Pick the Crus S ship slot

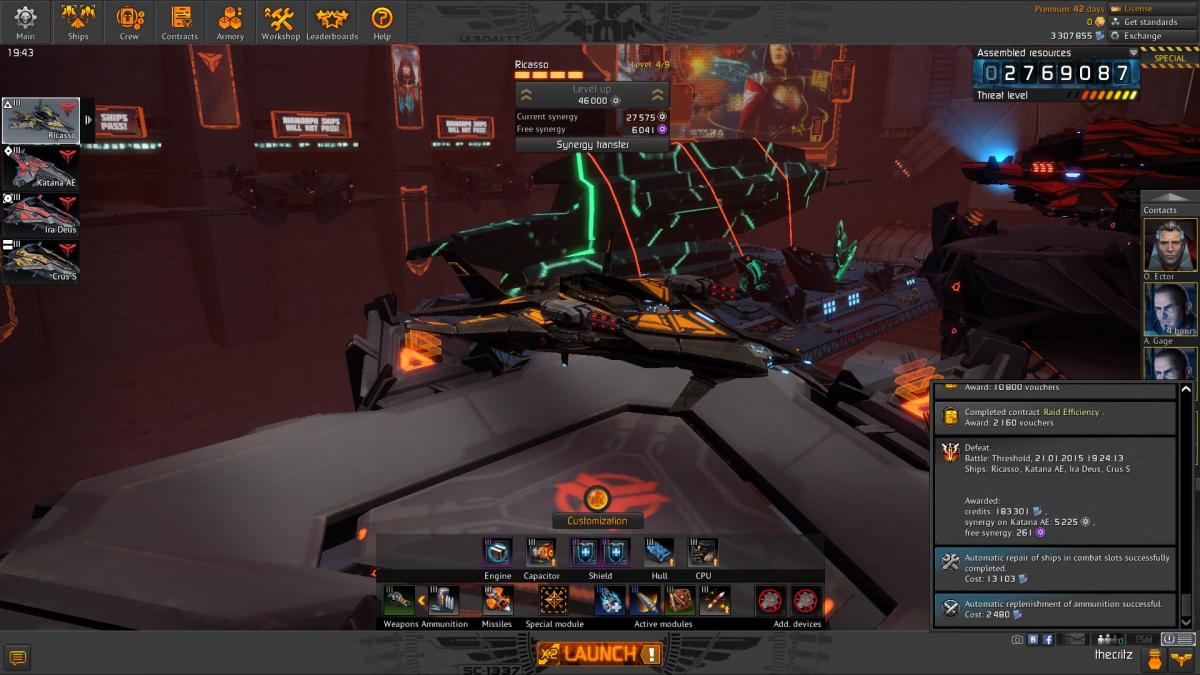pos(42,261)
